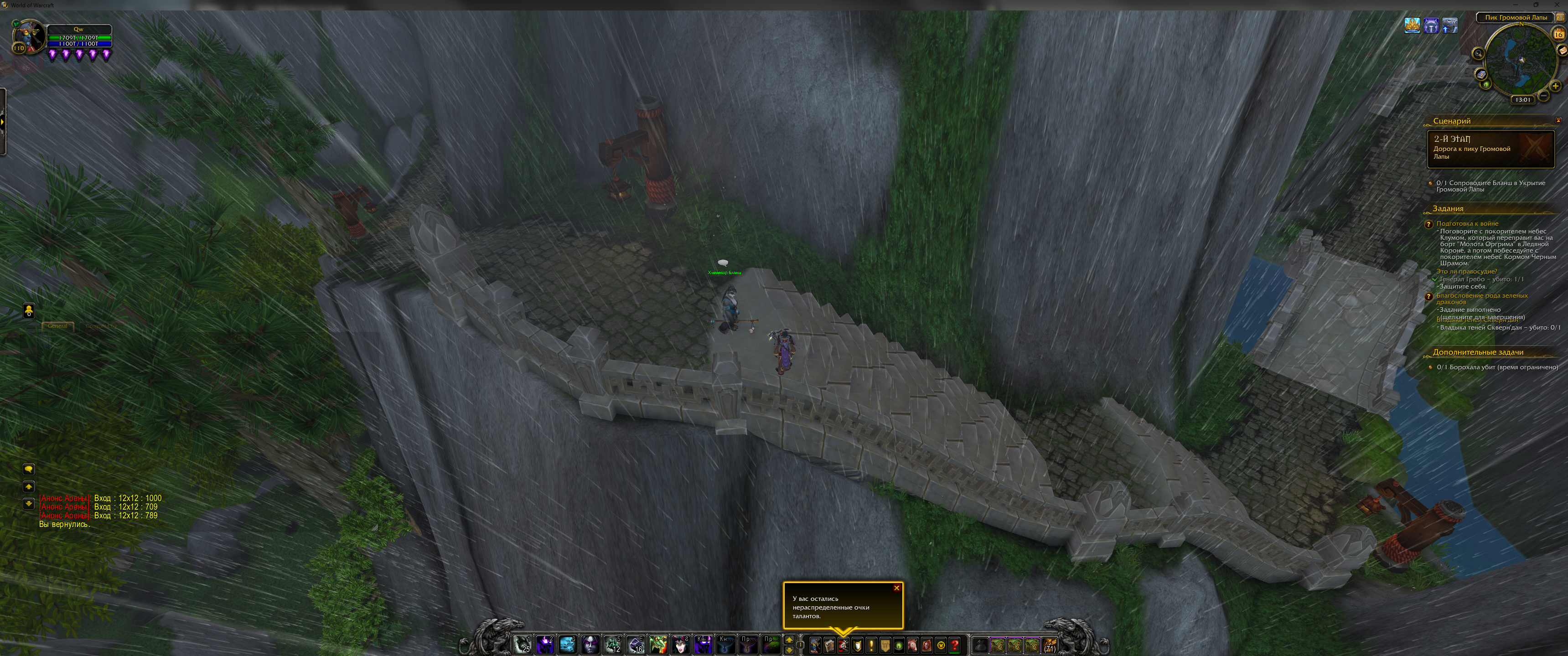This screenshot has width=1568, height=656.
Task: Zoom out the minimap with minus button
Action: pyautogui.click(x=1544, y=96)
